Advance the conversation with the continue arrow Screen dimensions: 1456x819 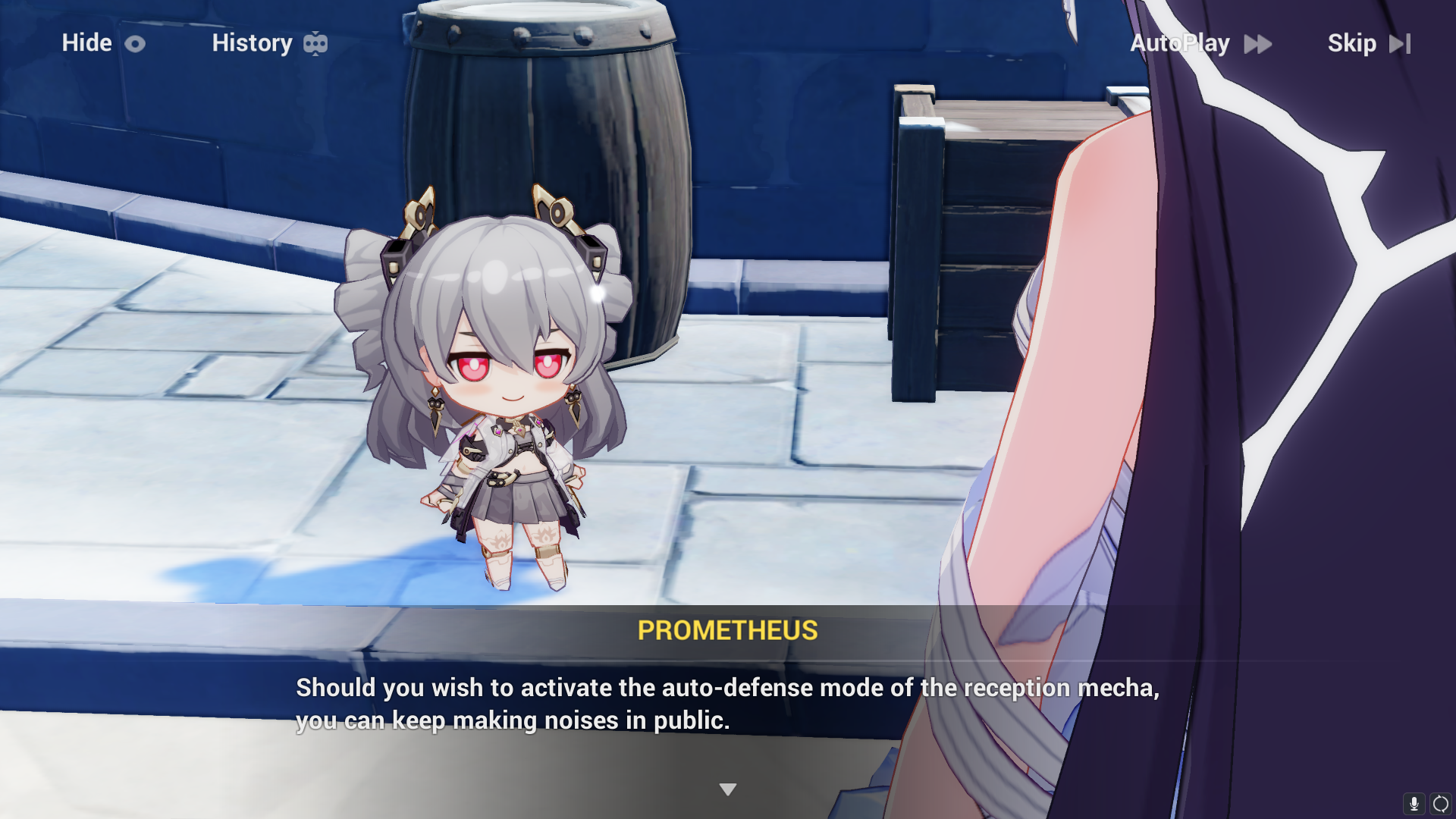728,788
